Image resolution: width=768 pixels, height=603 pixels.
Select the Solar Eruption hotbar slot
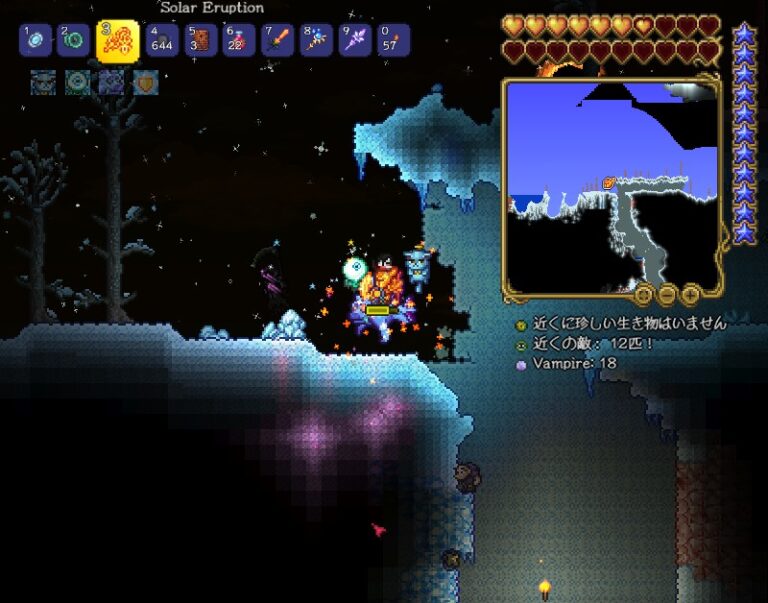(117, 41)
